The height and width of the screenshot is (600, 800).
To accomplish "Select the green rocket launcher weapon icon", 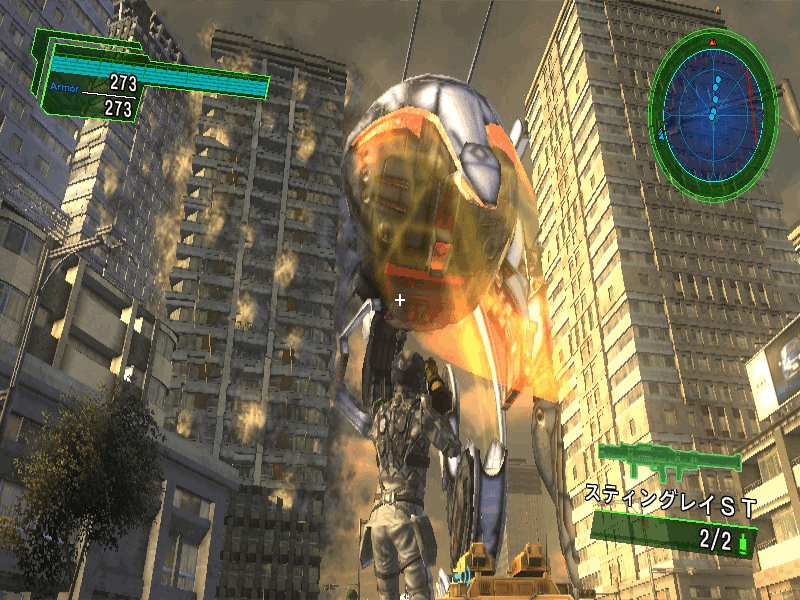I will pyautogui.click(x=670, y=460).
